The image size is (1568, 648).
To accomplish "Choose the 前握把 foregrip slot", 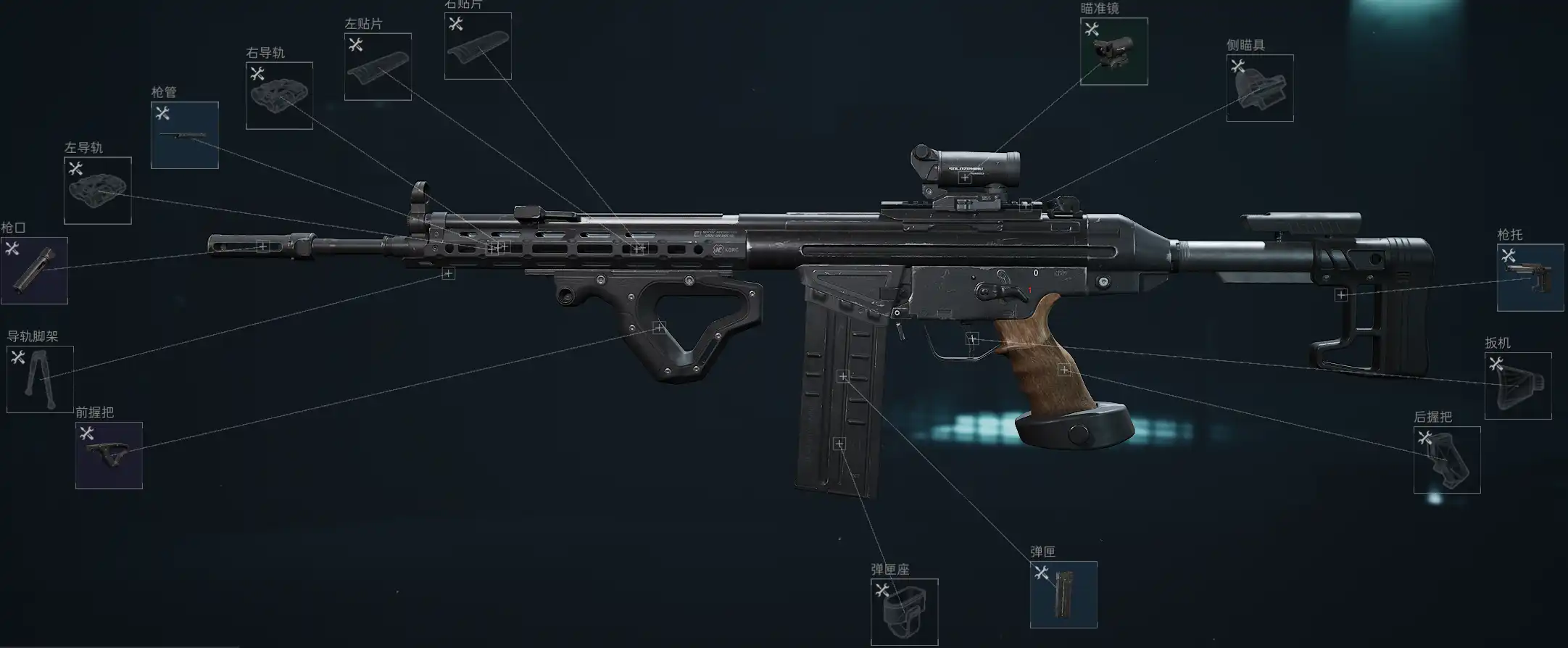I will pyautogui.click(x=109, y=455).
